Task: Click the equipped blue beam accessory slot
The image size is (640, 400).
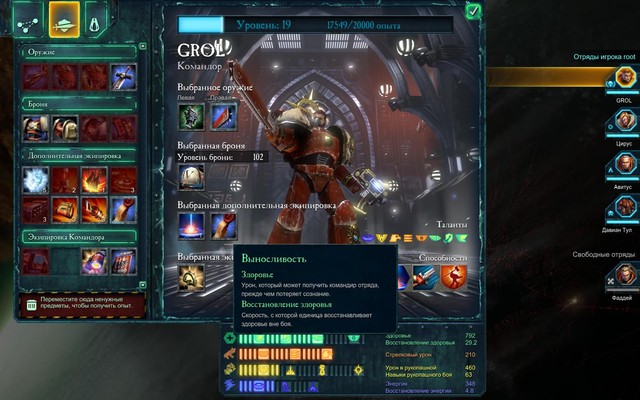Action: click(x=191, y=225)
